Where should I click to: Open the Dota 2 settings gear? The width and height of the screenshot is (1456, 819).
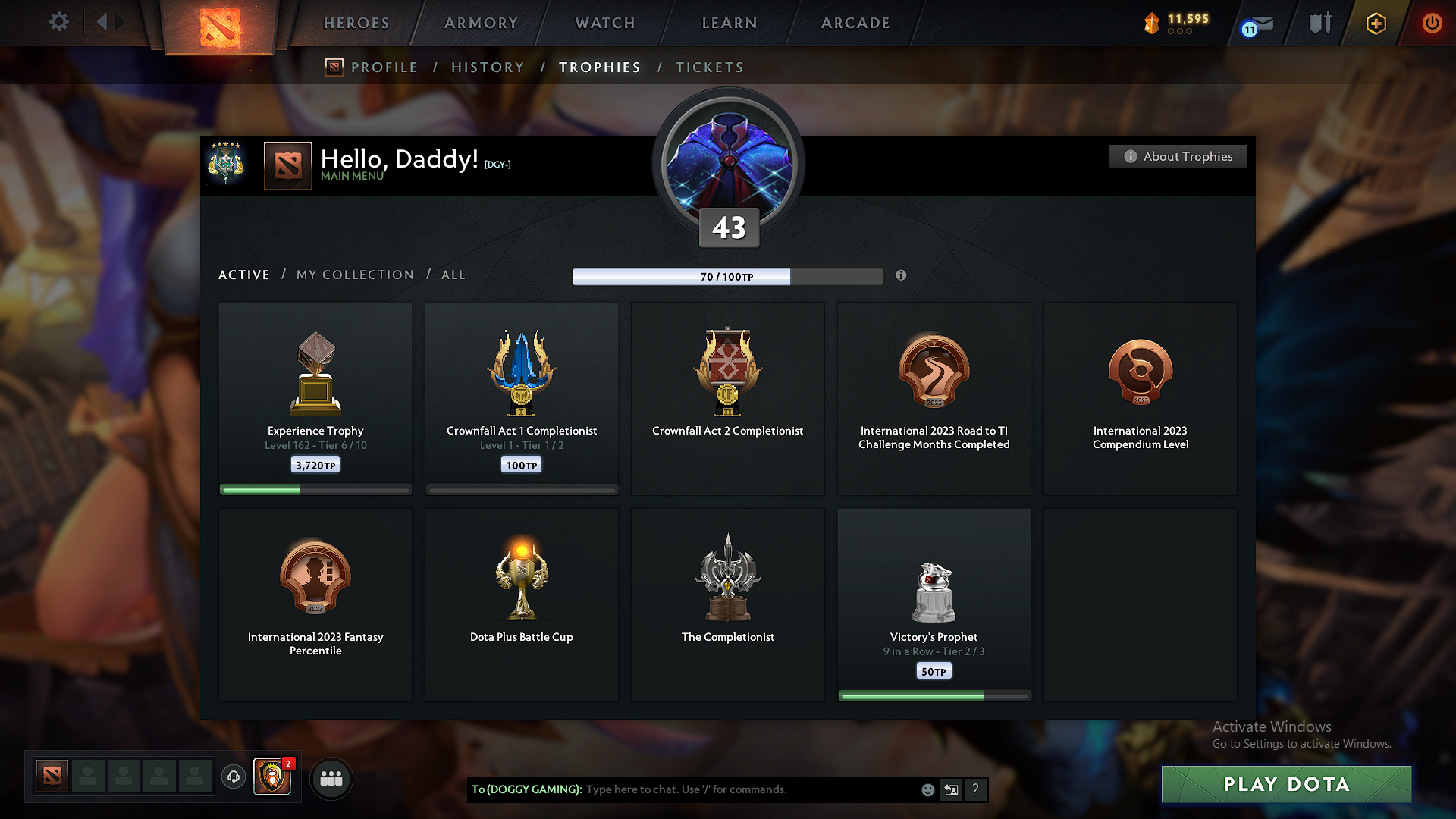pyautogui.click(x=59, y=22)
